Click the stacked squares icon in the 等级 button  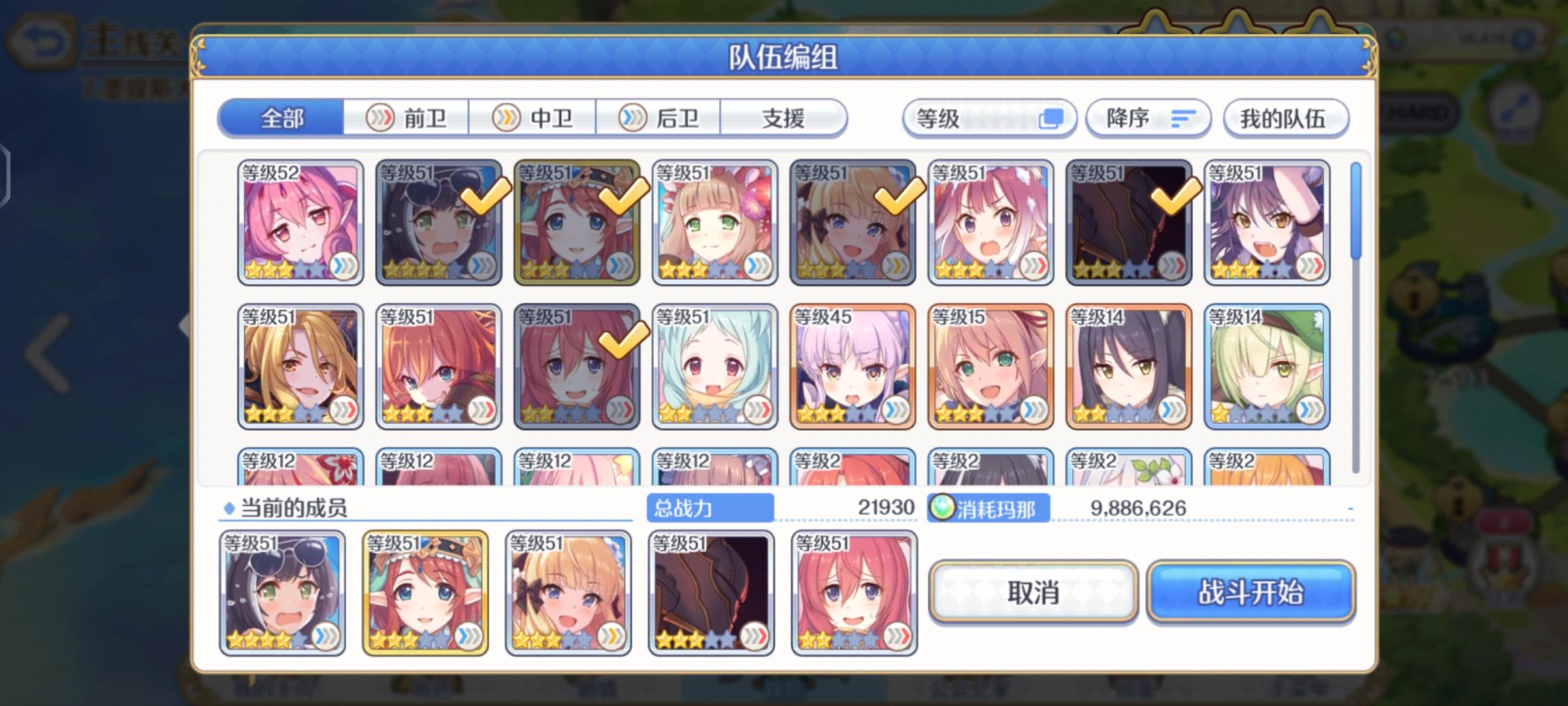[1053, 117]
